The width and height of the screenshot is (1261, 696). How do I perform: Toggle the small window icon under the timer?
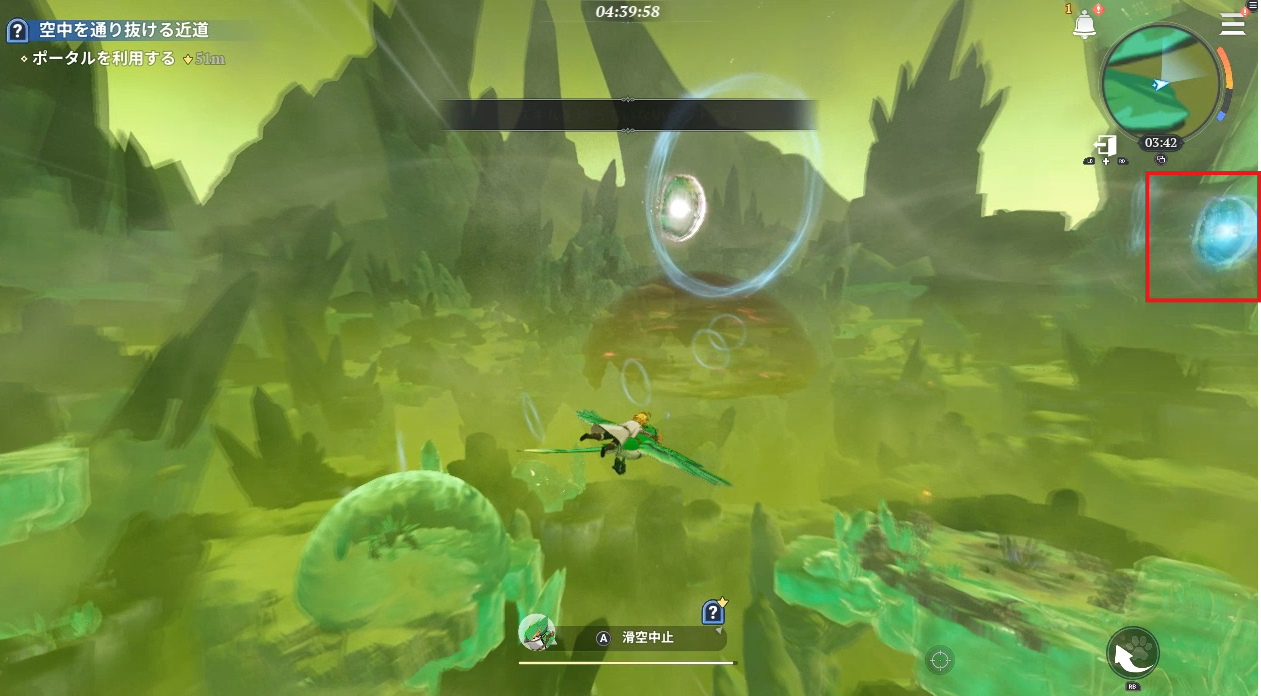pos(1160,160)
